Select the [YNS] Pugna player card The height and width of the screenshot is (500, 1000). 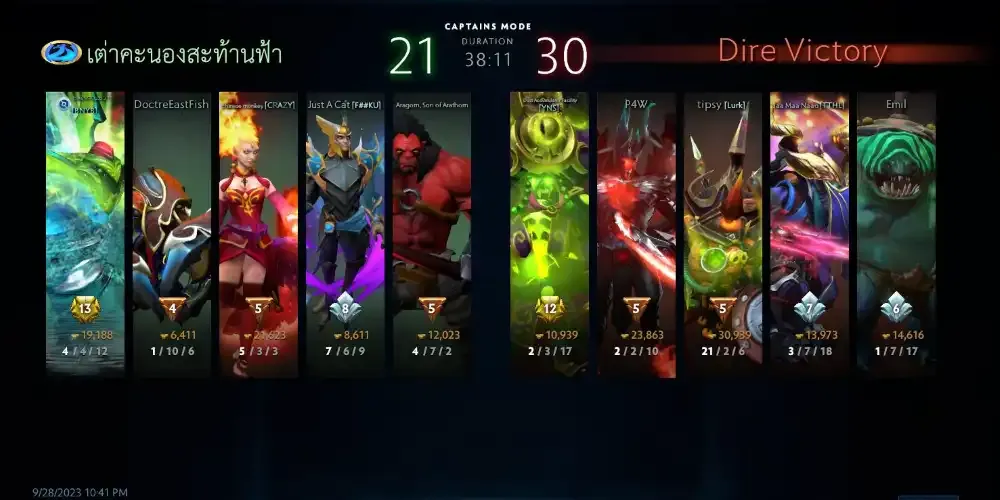point(549,230)
